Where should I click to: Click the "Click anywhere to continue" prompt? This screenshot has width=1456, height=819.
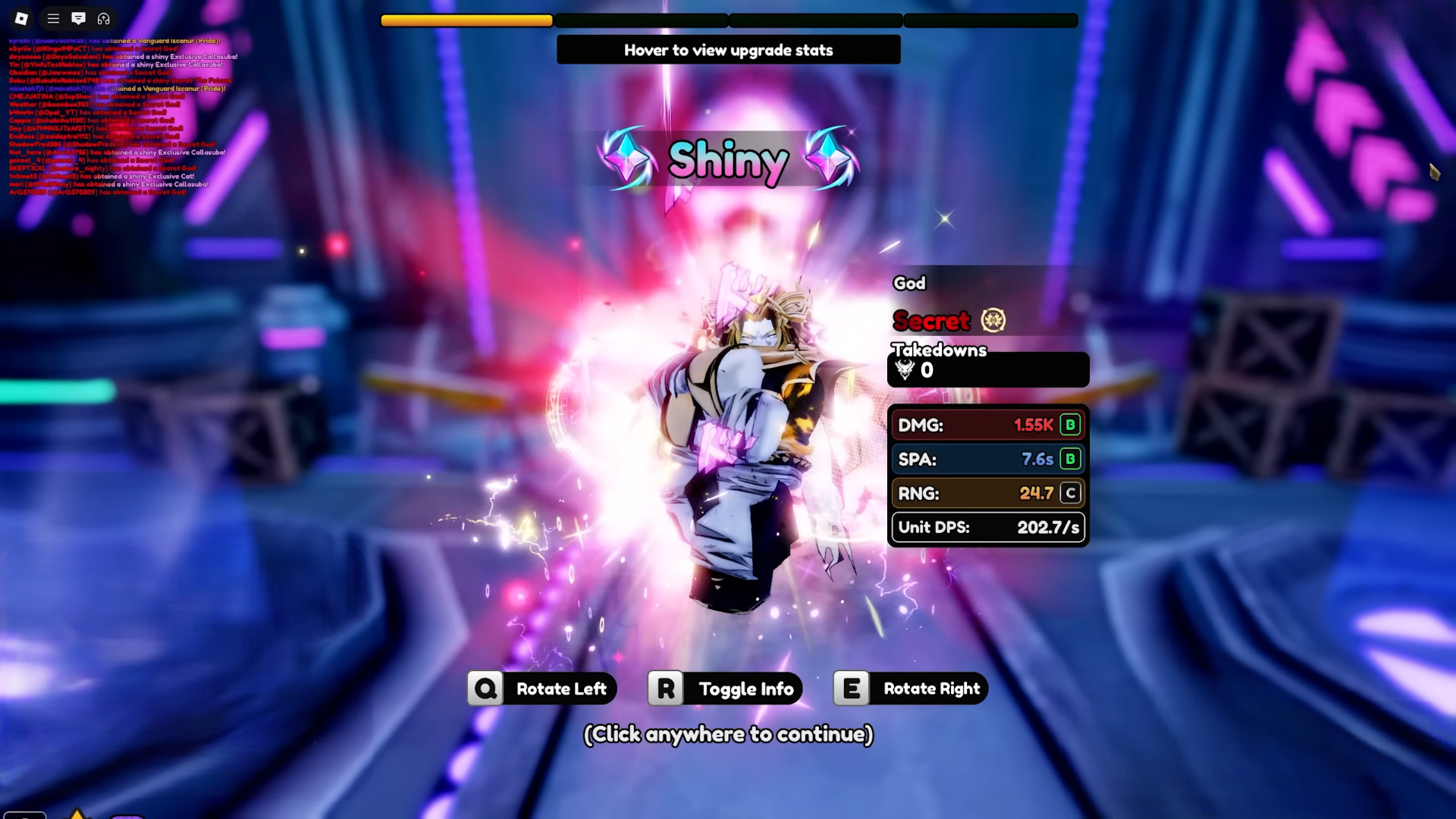coord(728,734)
